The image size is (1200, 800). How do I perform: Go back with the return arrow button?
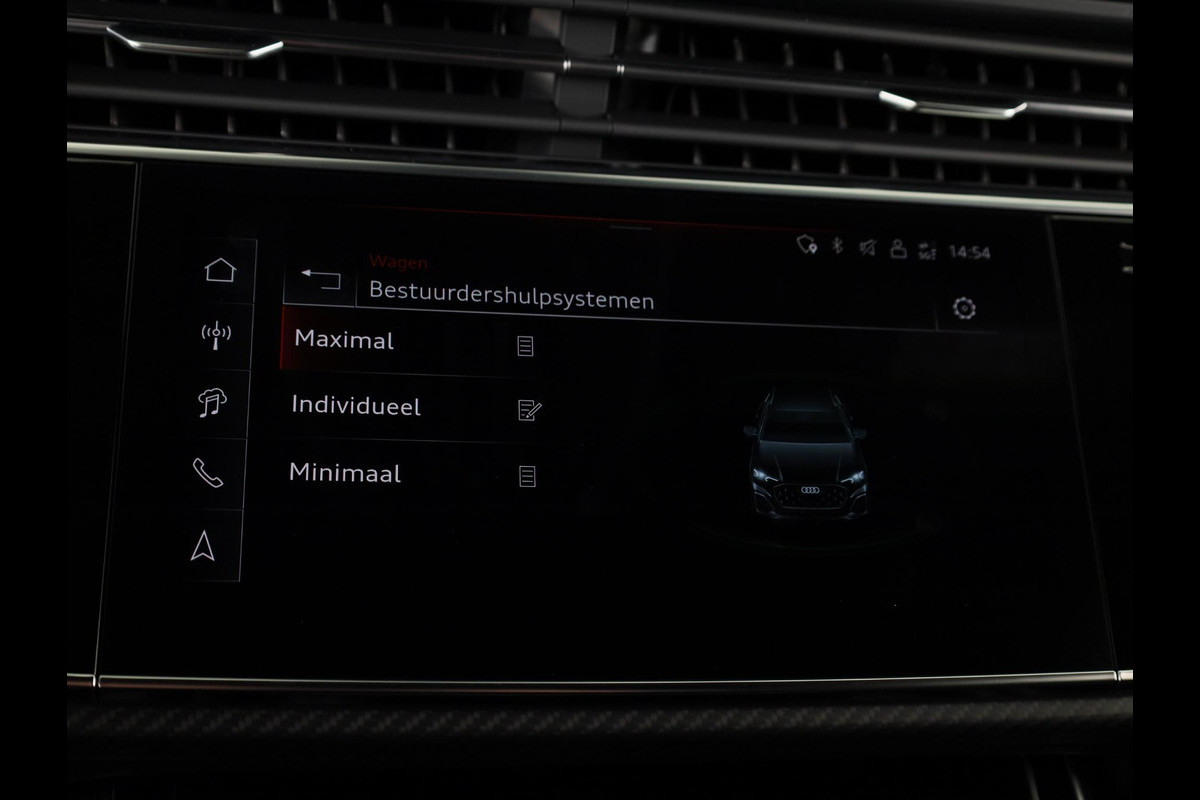pos(321,279)
